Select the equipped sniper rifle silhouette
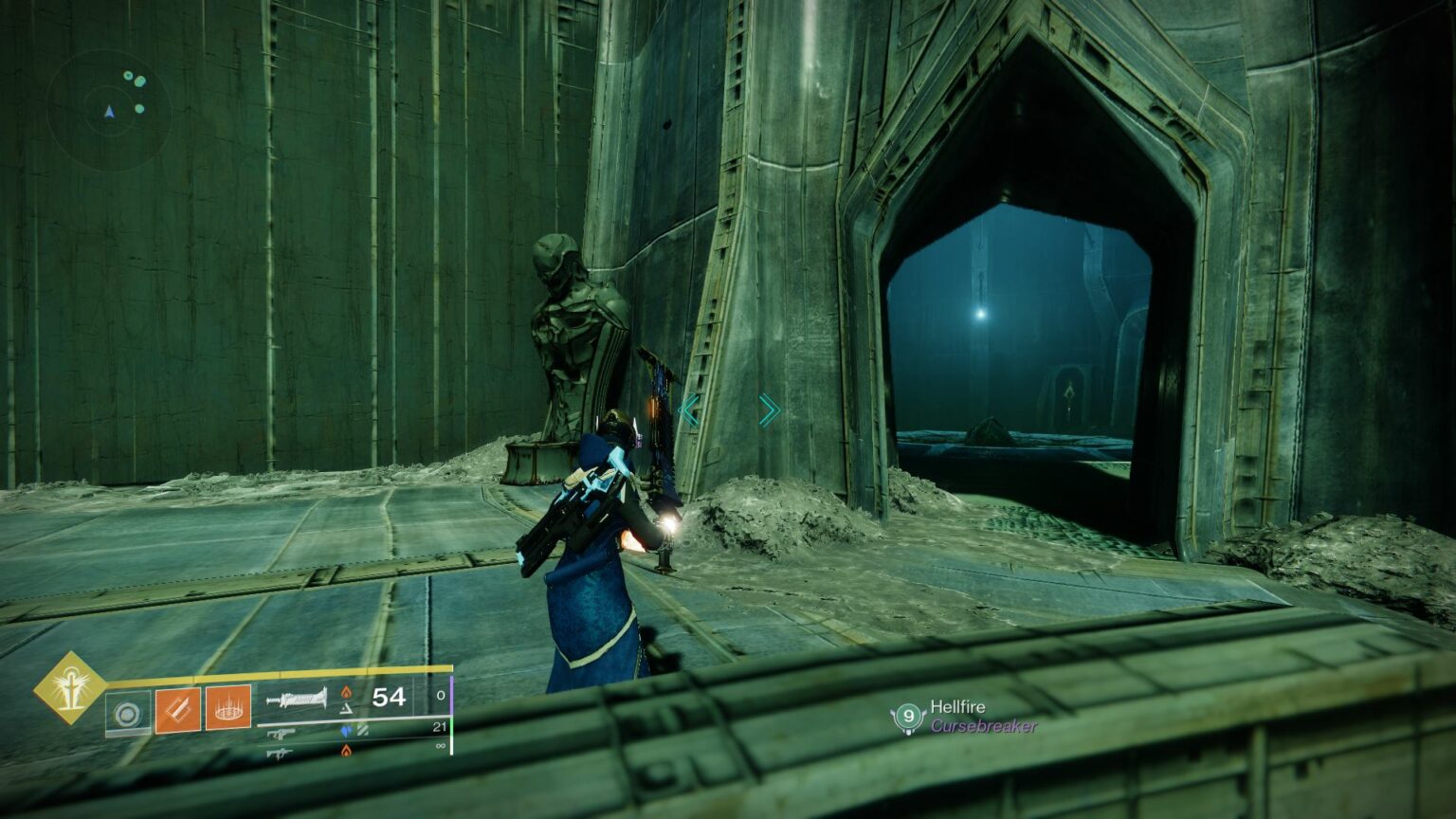This screenshot has width=1456, height=819. [299, 699]
